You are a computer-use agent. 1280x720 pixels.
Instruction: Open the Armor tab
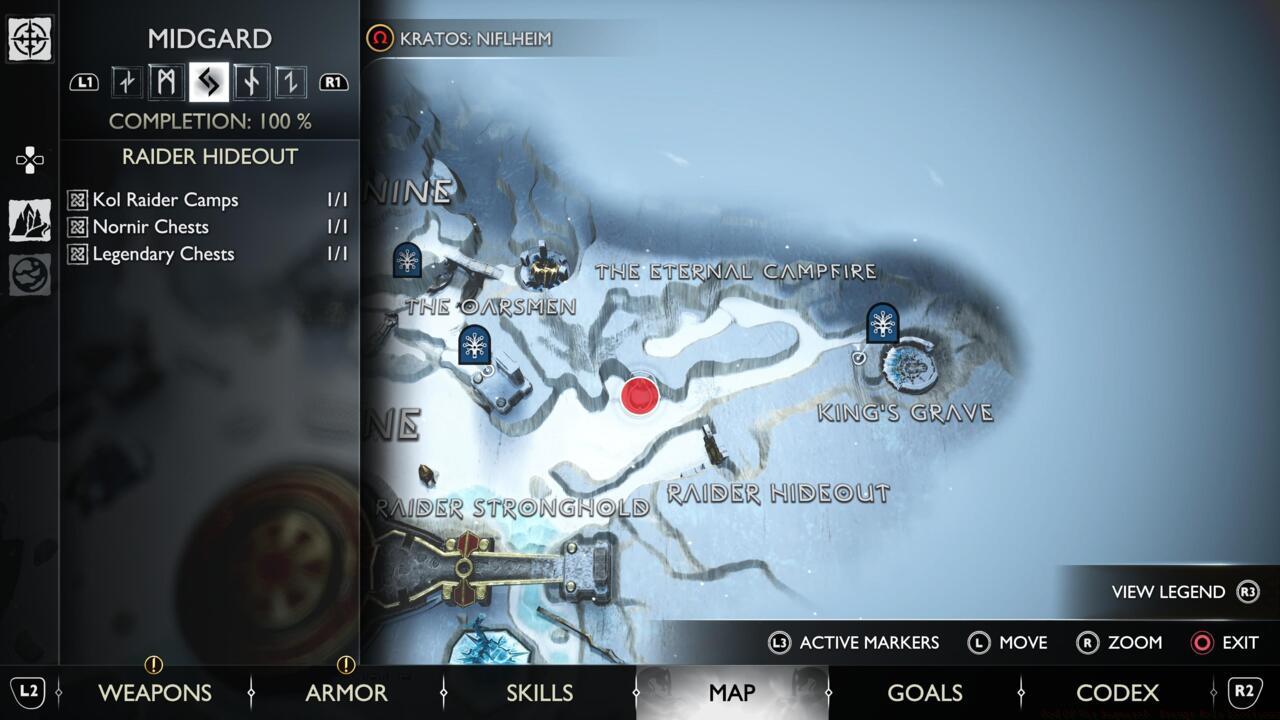point(346,692)
